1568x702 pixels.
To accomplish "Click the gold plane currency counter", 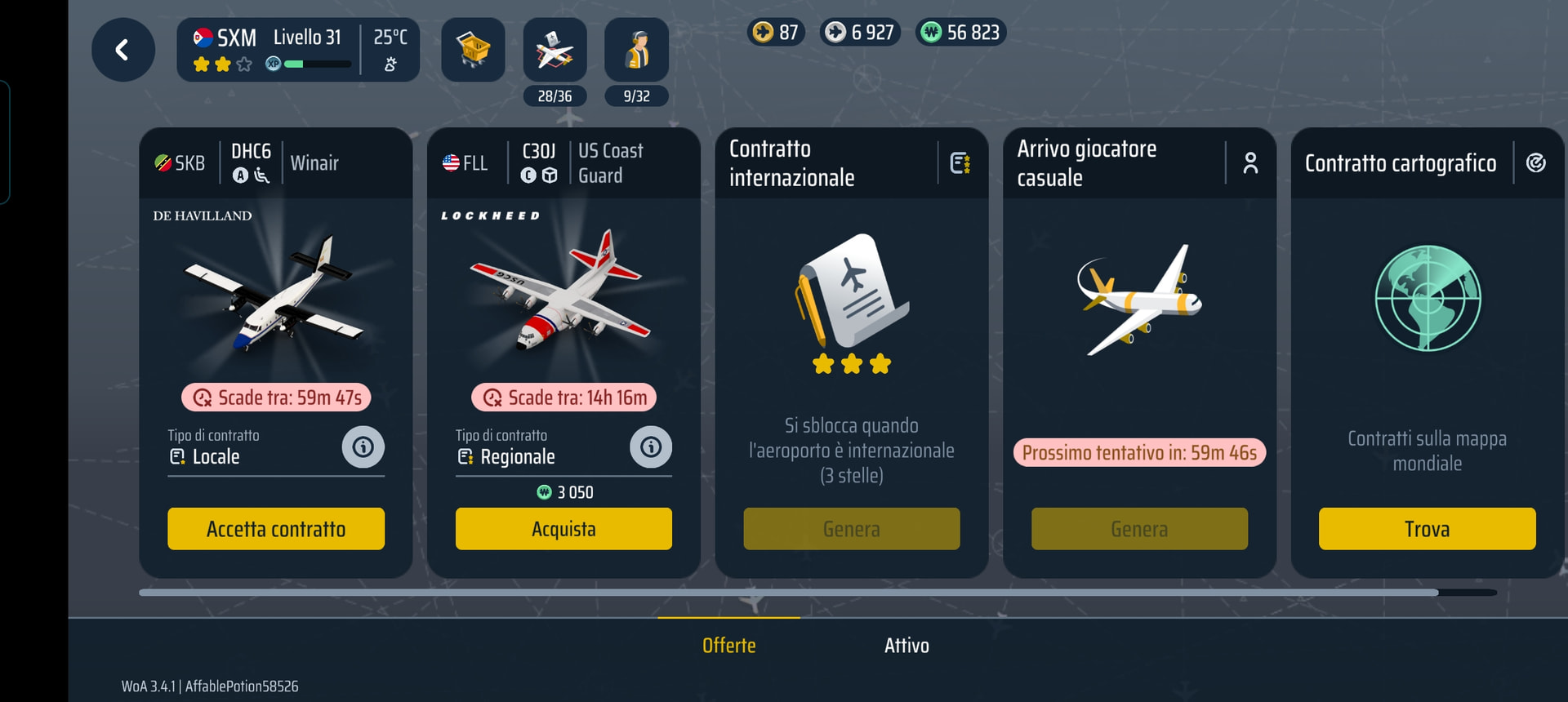I will tap(776, 33).
